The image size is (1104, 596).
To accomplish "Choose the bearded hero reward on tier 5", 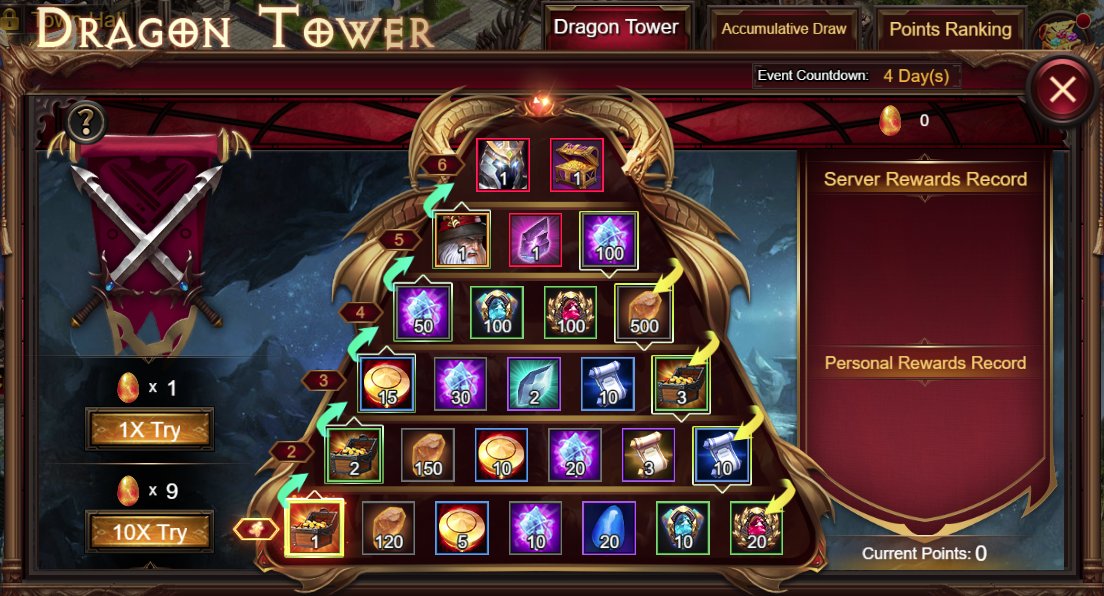I will click(462, 239).
